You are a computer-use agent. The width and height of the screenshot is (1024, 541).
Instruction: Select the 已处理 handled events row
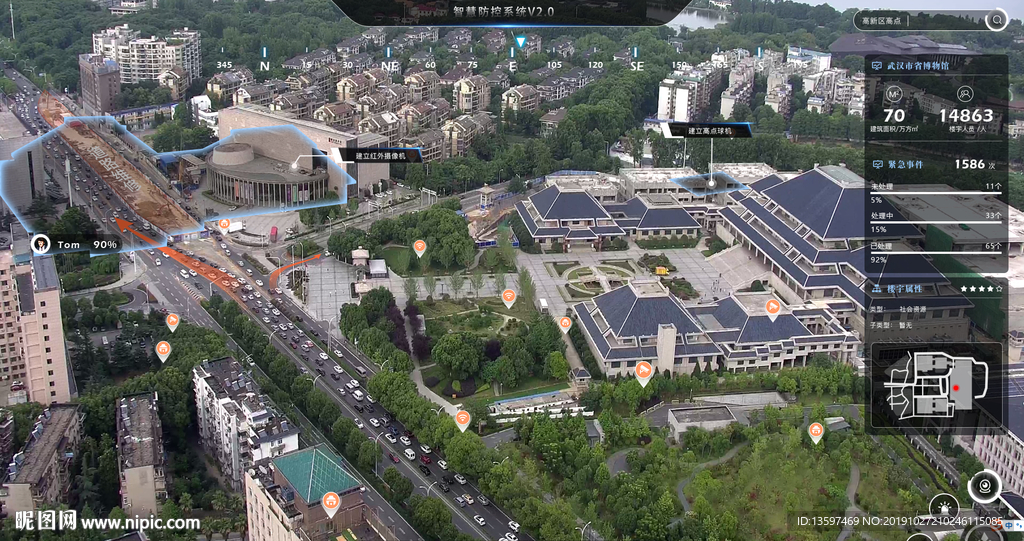coord(935,245)
